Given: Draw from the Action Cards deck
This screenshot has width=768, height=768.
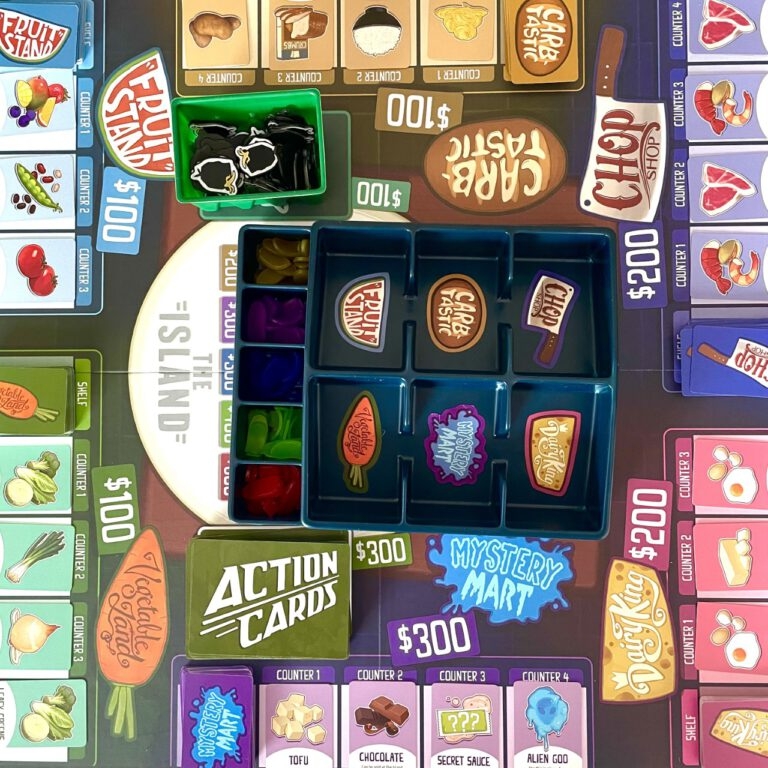Looking at the screenshot, I should (268, 598).
